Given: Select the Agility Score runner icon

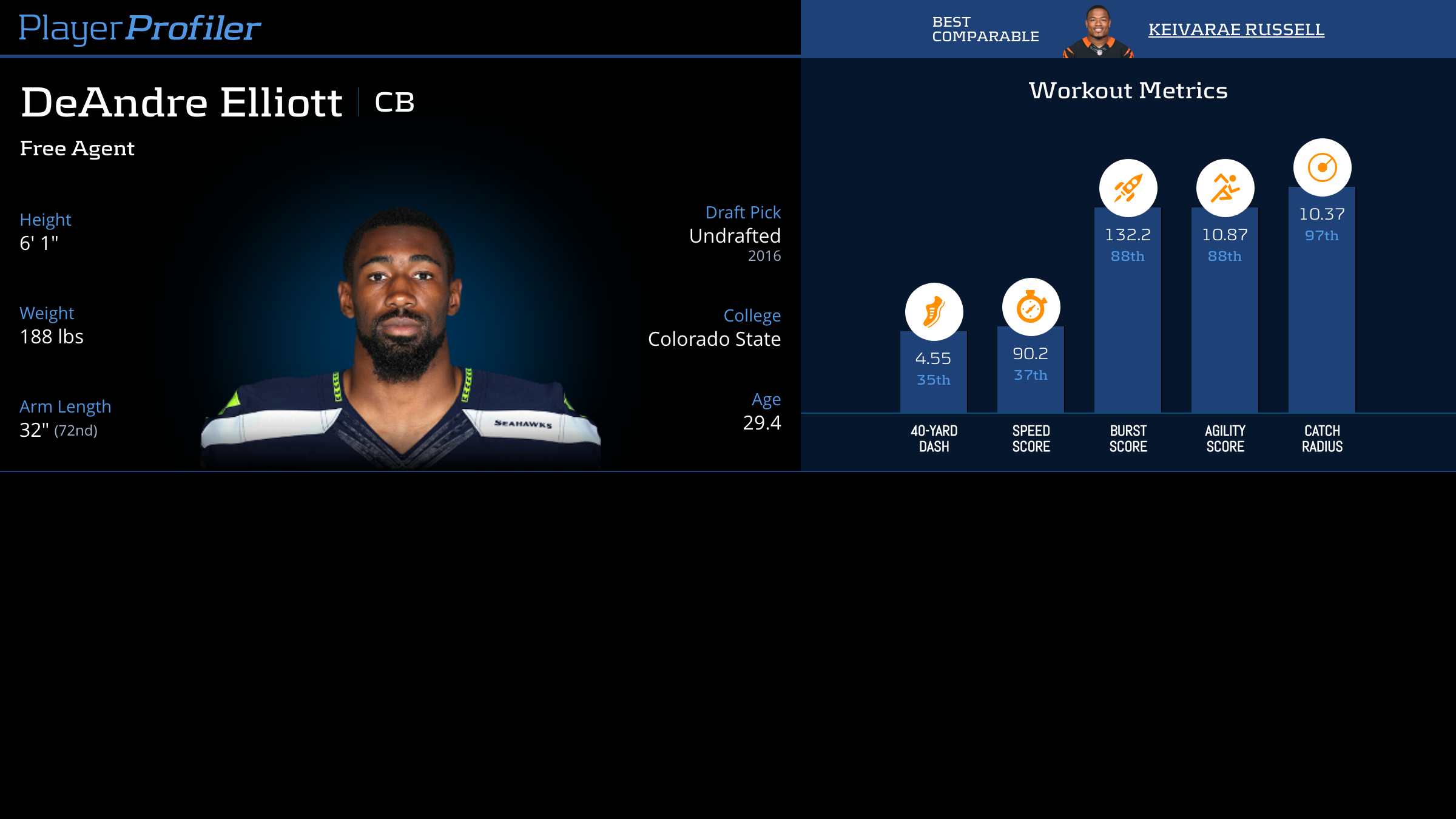Looking at the screenshot, I should (x=1225, y=188).
